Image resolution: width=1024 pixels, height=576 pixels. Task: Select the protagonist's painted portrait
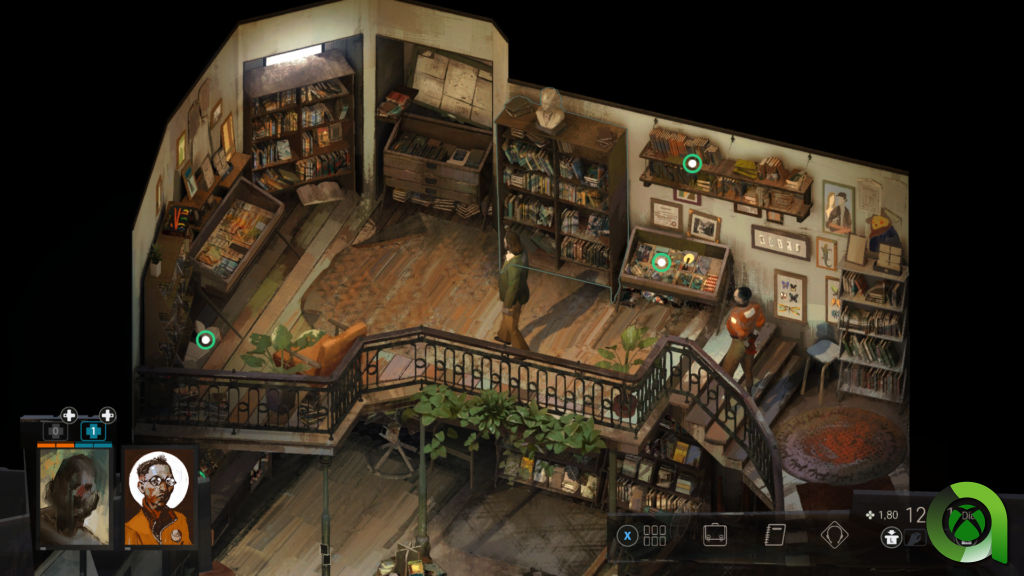click(75, 497)
